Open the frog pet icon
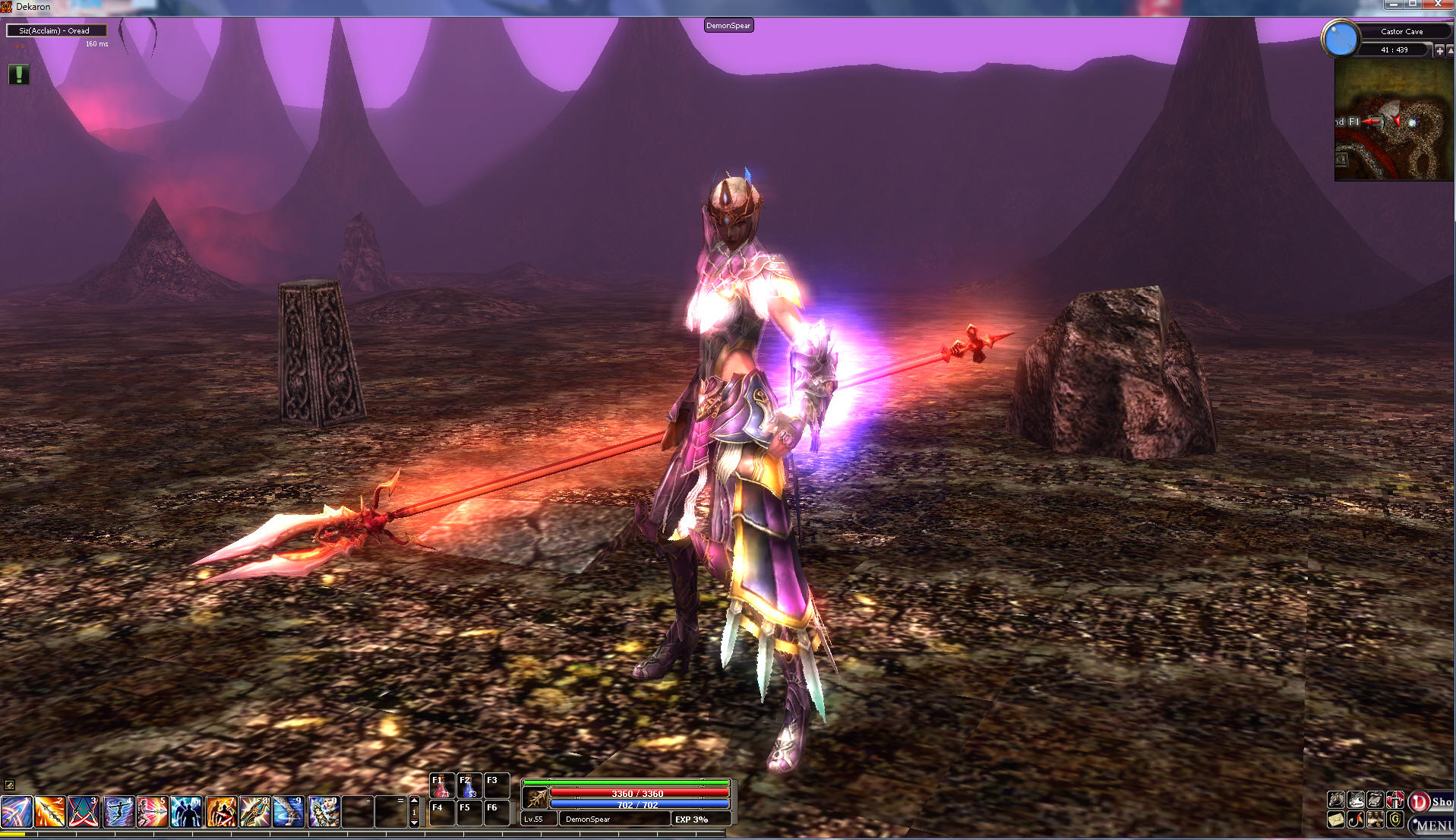This screenshot has height=840, width=1456. pyautogui.click(x=1356, y=800)
